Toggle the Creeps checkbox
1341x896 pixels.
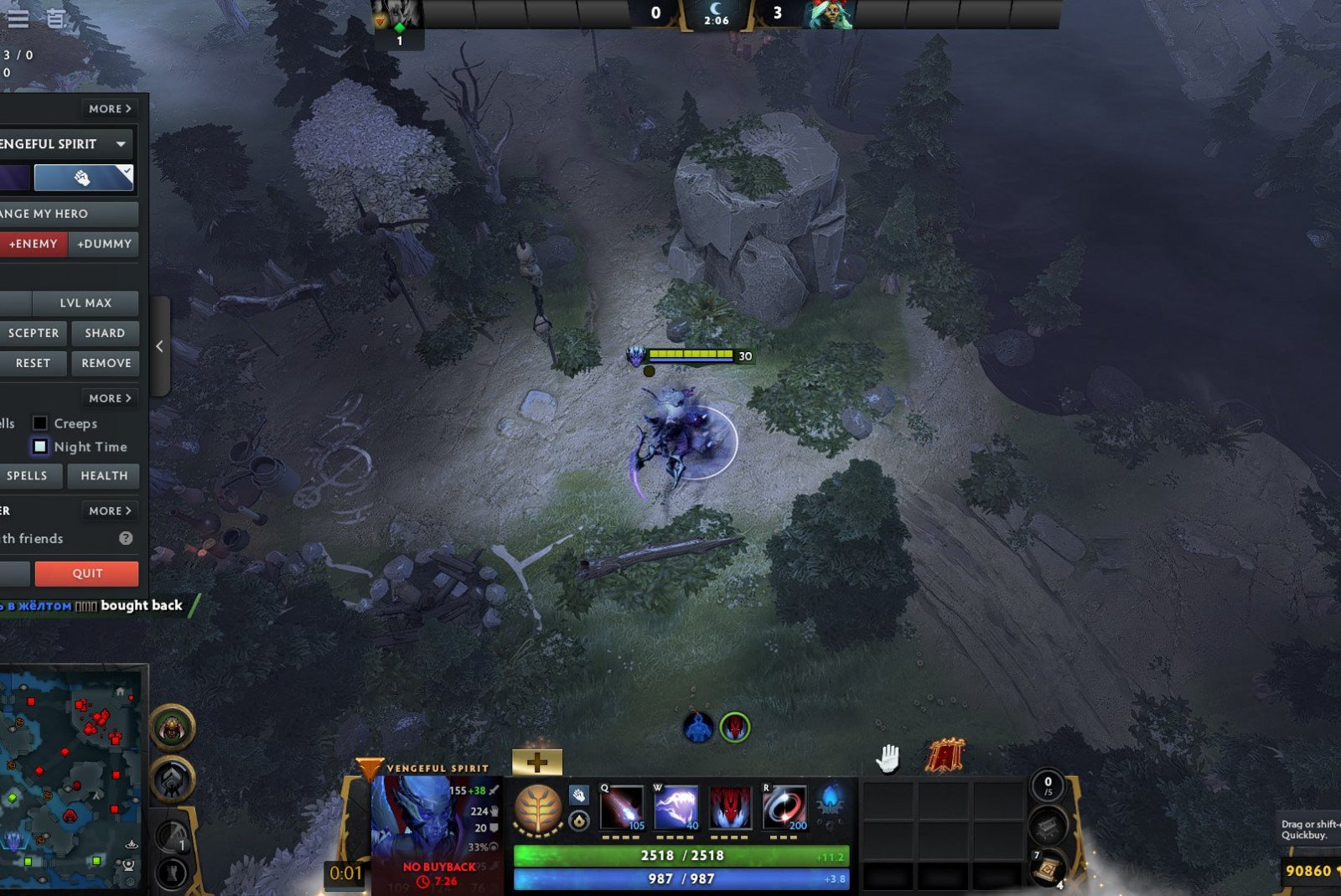coord(40,423)
